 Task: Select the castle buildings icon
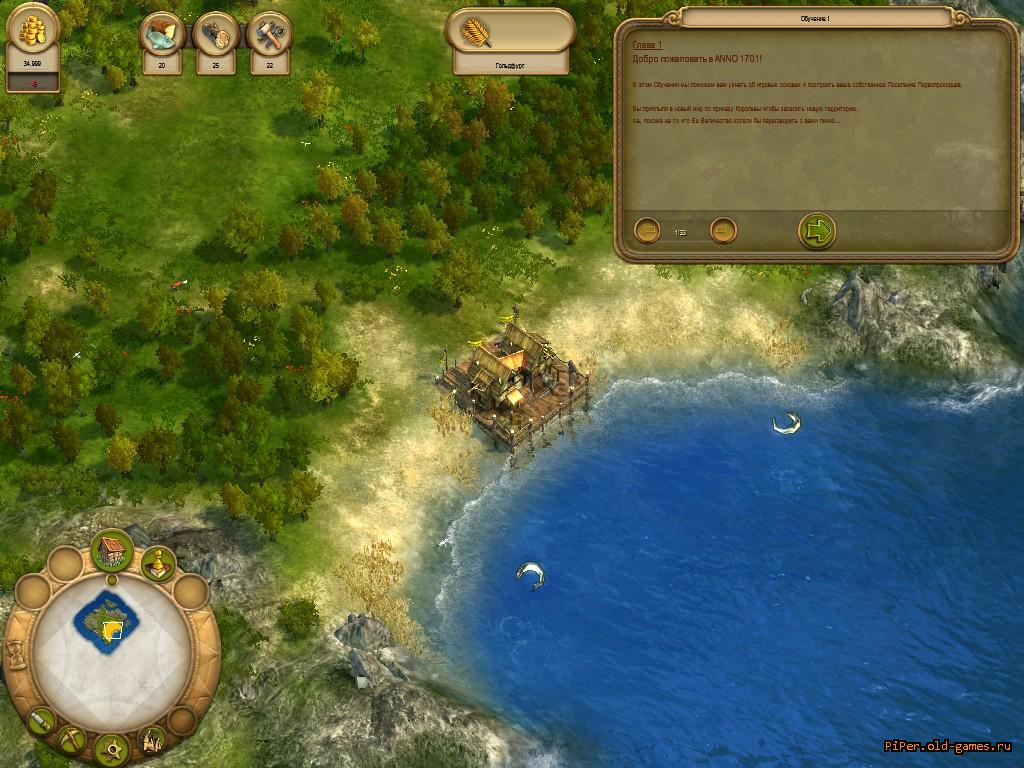pyautogui.click(x=152, y=740)
